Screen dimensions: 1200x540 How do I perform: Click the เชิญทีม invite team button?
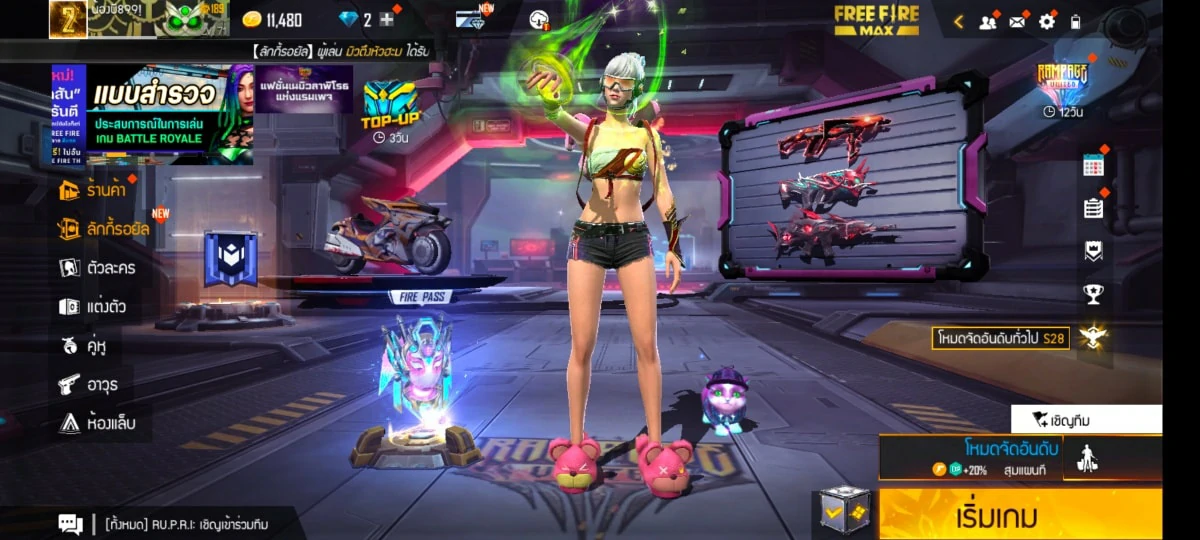1086,419
